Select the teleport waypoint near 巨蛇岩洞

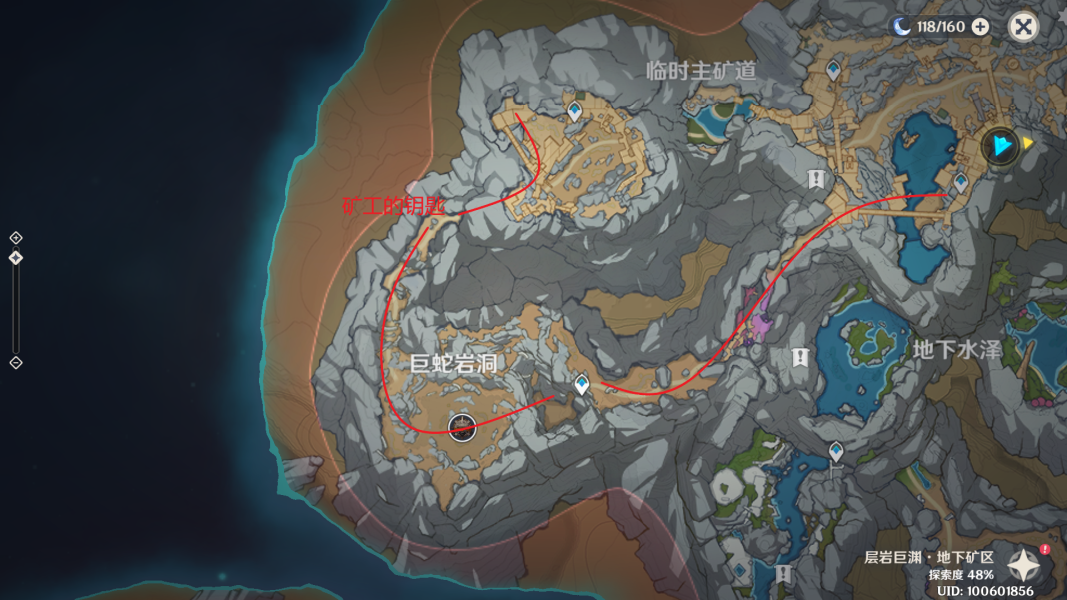pyautogui.click(x=582, y=384)
